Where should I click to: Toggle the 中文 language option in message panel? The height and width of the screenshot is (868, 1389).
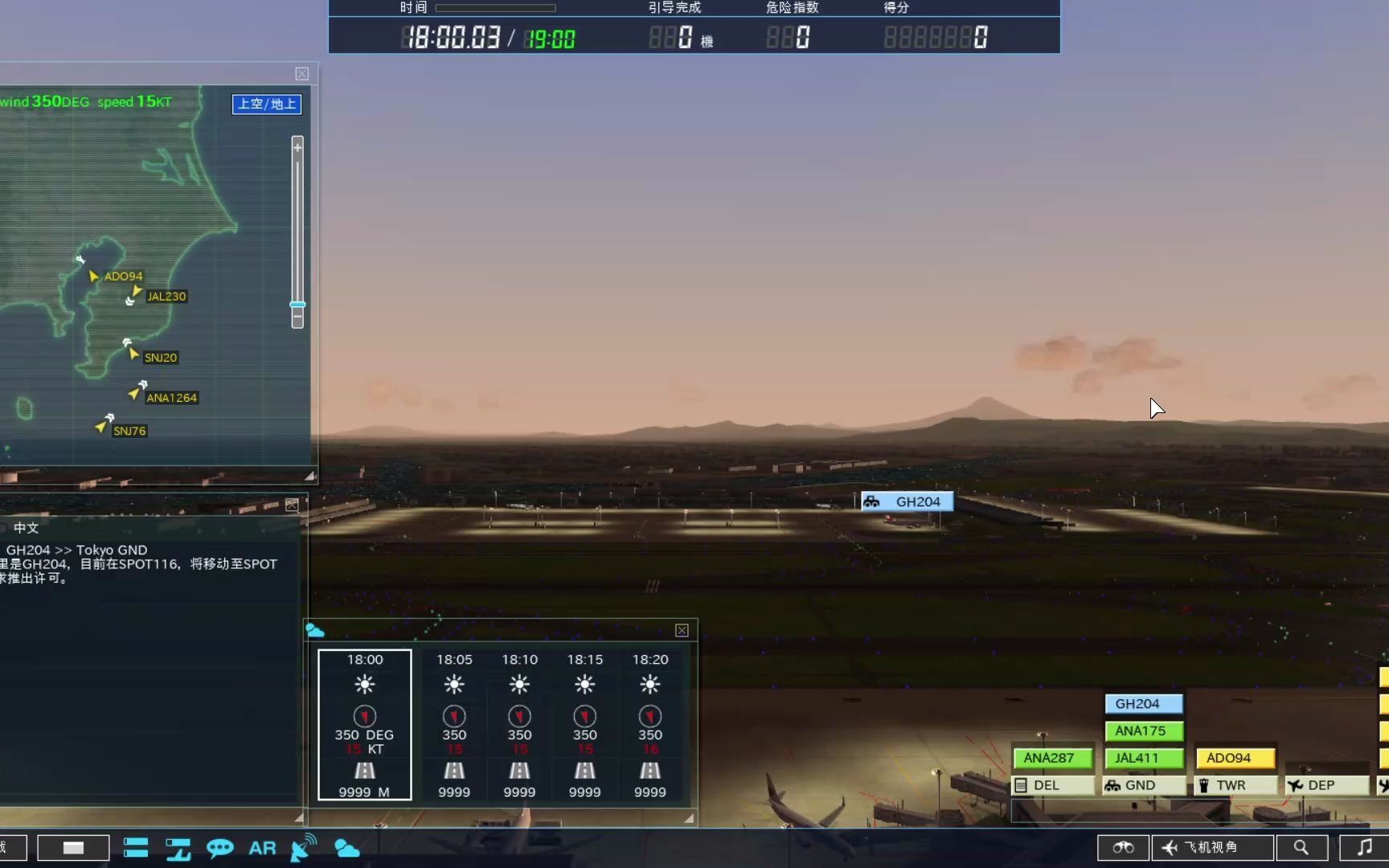25,528
